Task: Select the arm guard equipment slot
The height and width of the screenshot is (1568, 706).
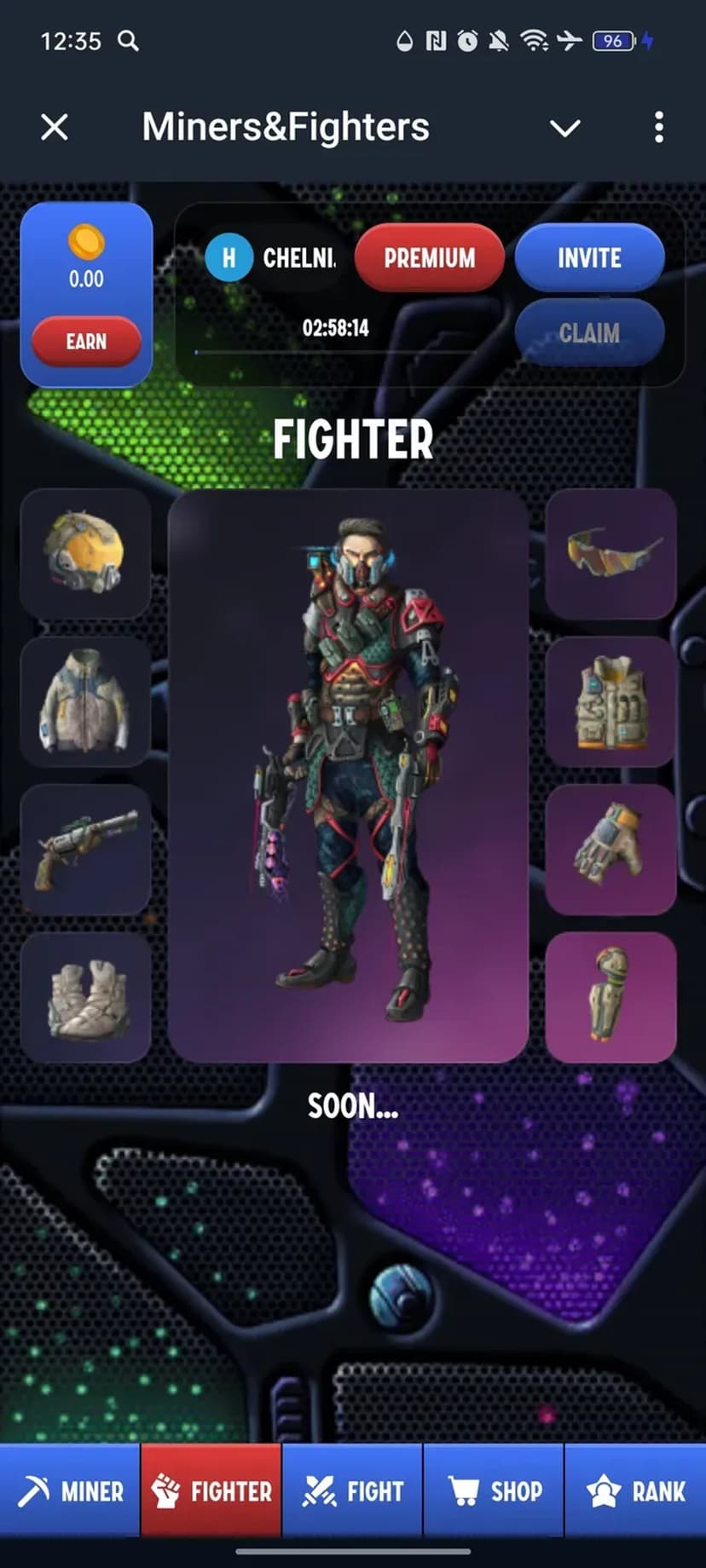Action: tap(611, 997)
